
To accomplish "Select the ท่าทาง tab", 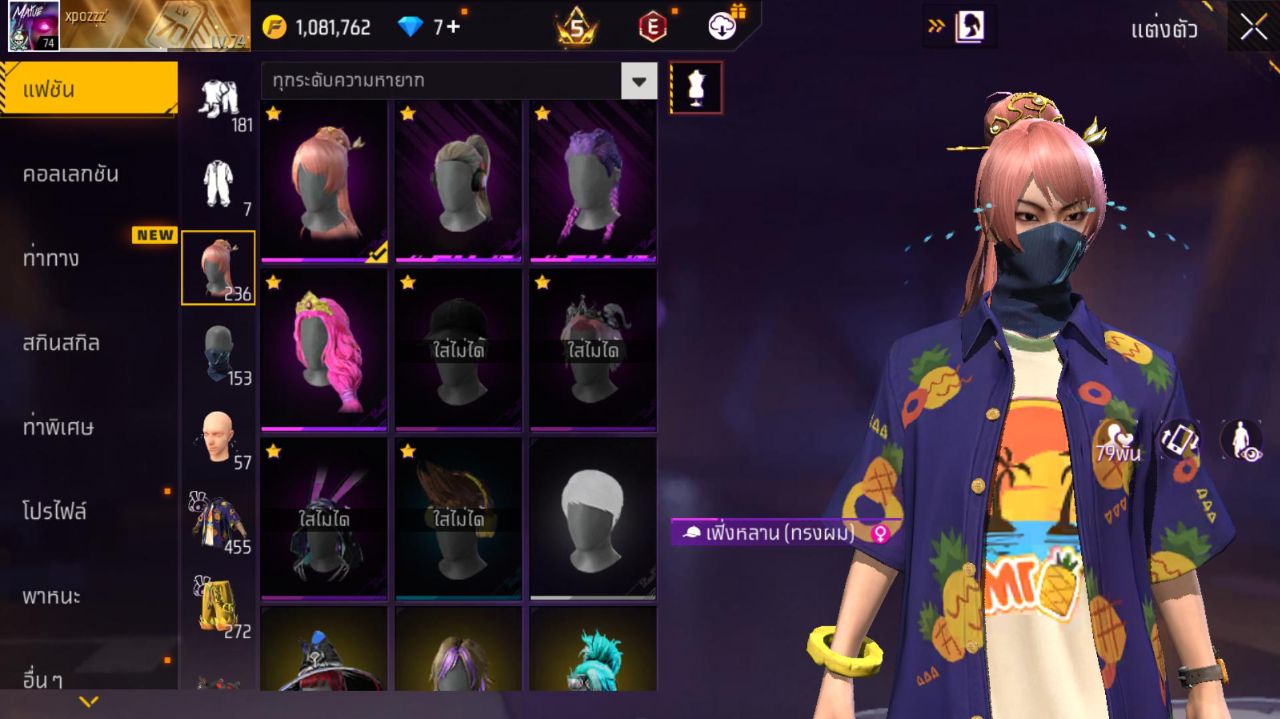I will pos(51,259).
